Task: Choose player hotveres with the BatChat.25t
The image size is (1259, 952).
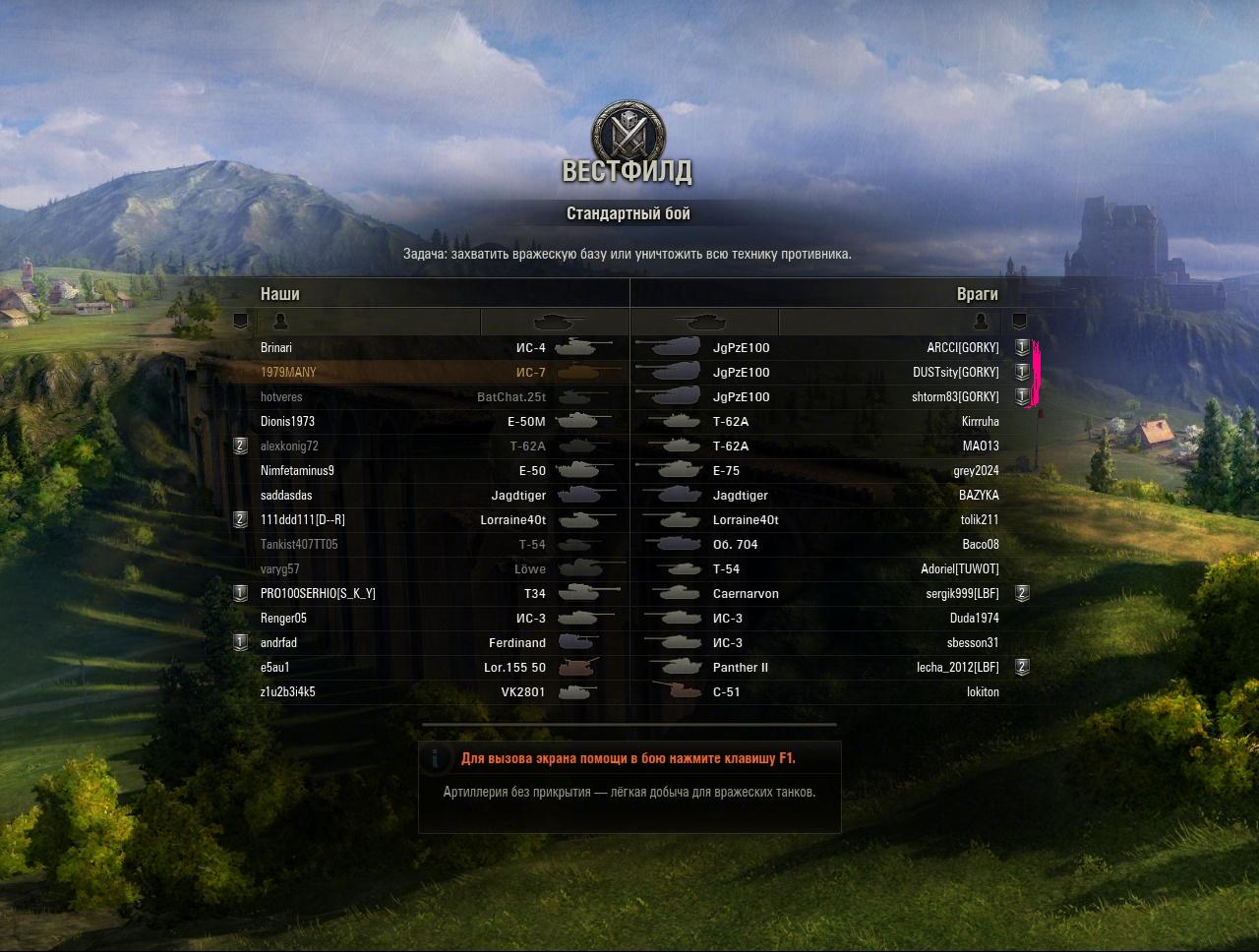Action: click(x=281, y=397)
